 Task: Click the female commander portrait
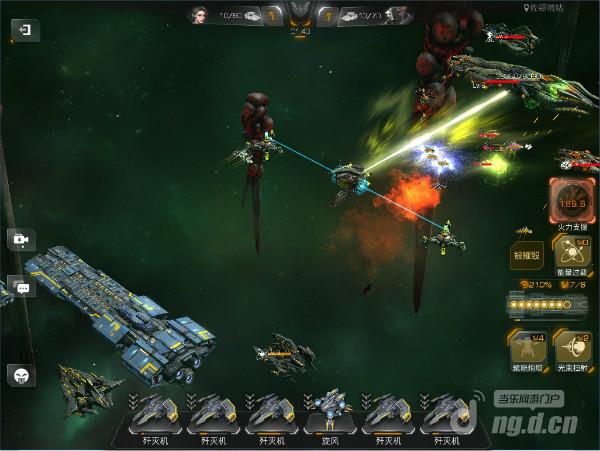point(198,15)
